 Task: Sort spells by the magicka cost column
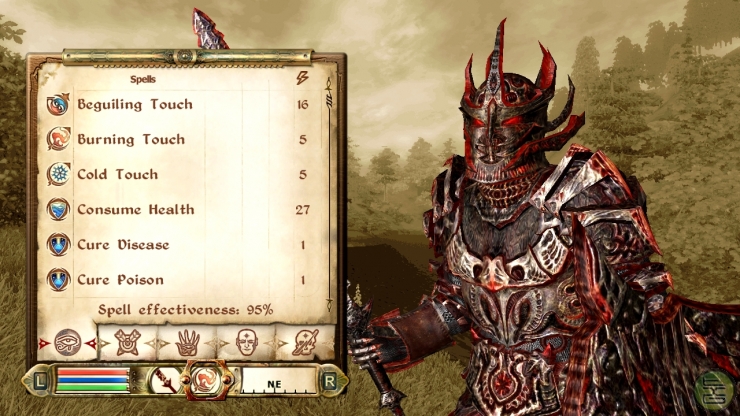pyautogui.click(x=302, y=78)
